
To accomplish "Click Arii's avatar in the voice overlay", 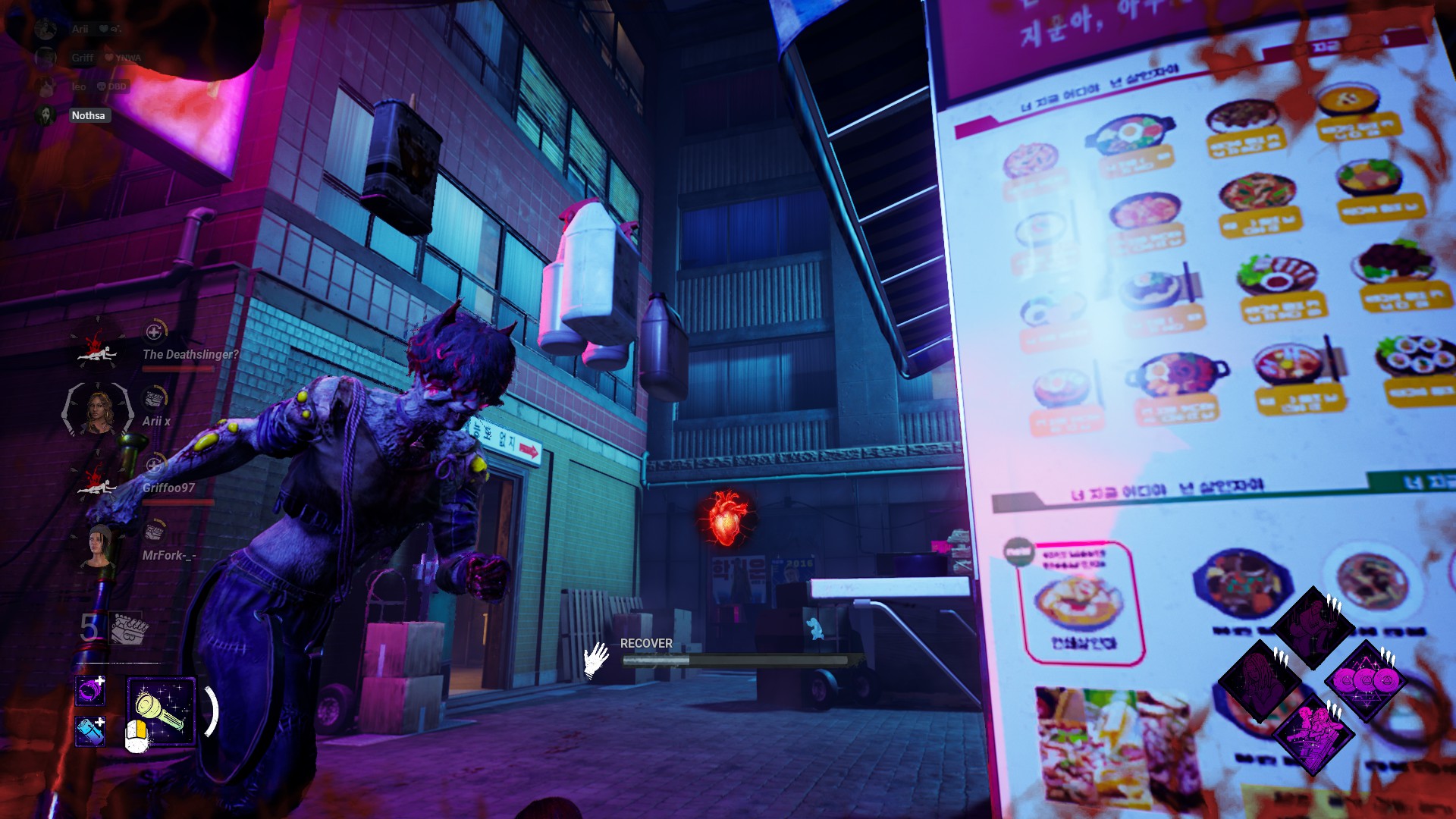I will (46, 29).
